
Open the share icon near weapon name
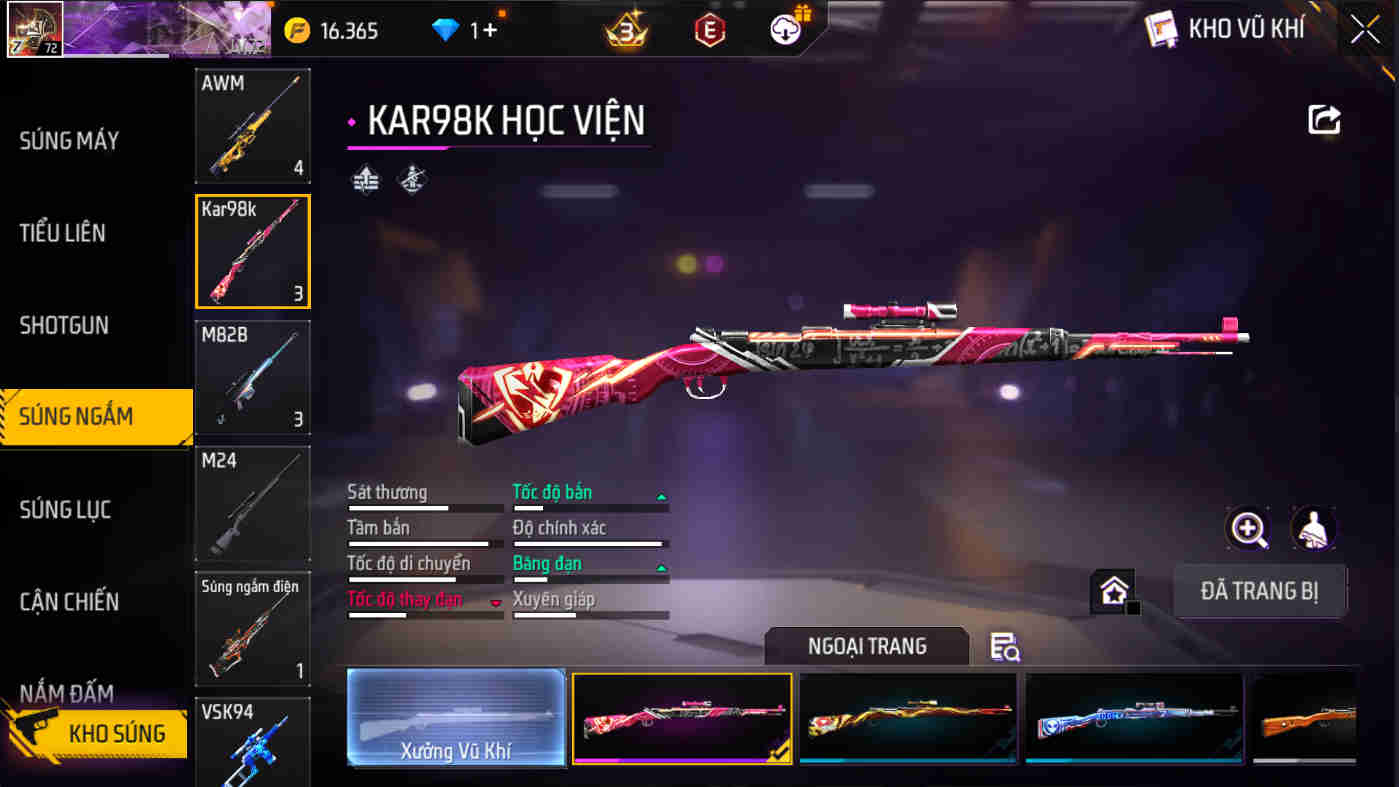coord(1324,119)
